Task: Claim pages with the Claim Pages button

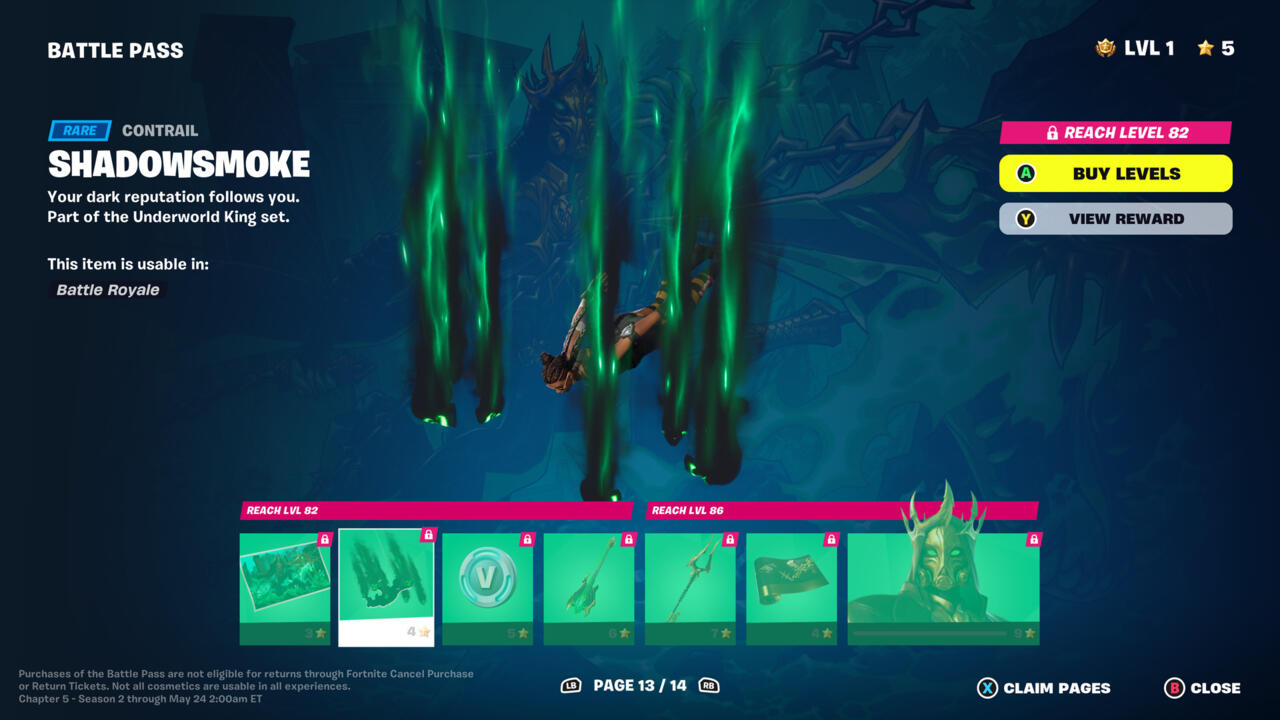Action: [1044, 688]
